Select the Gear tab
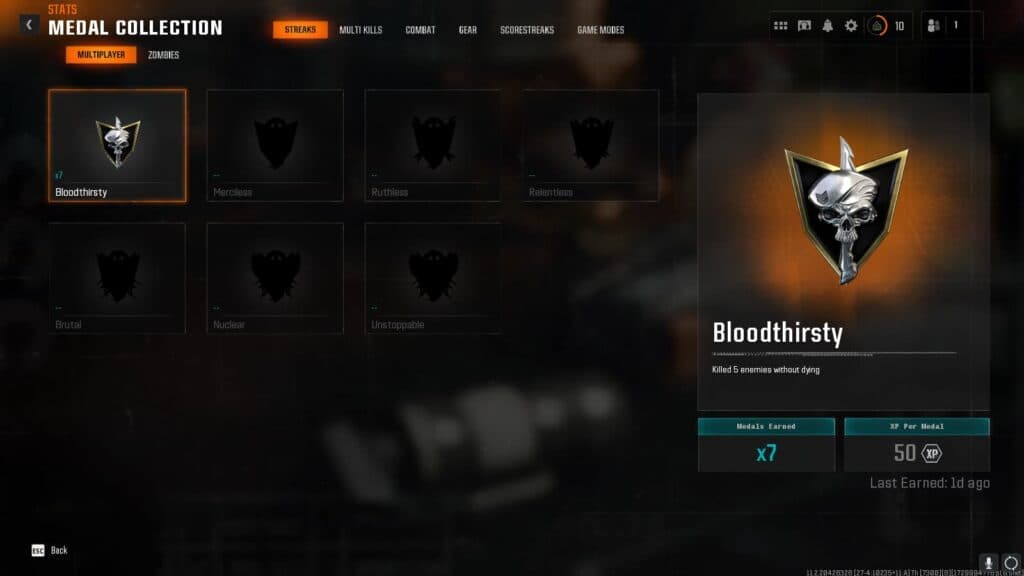 pyautogui.click(x=468, y=30)
